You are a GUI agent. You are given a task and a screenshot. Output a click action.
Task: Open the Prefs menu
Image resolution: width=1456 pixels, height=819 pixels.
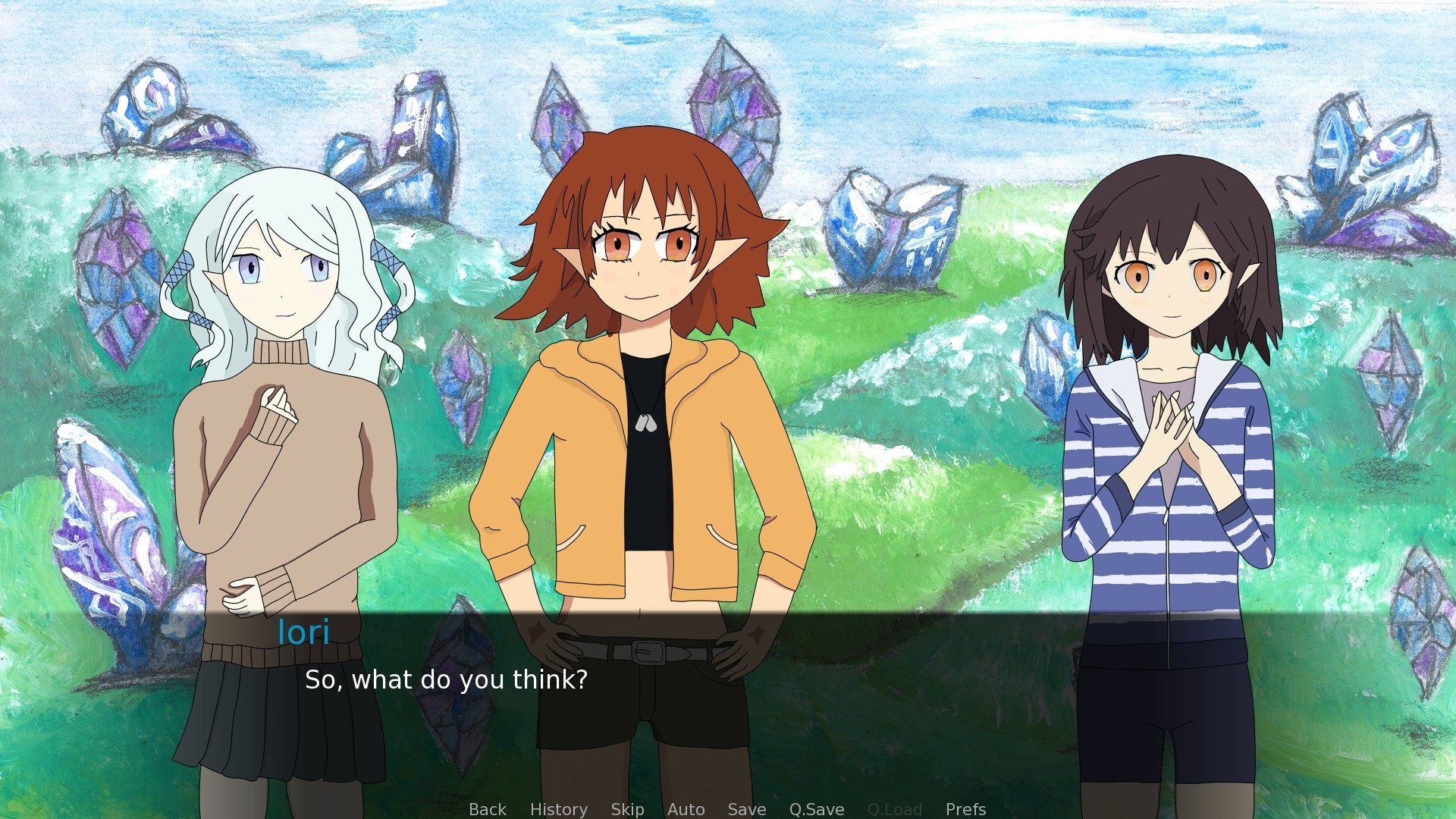pyautogui.click(x=965, y=809)
